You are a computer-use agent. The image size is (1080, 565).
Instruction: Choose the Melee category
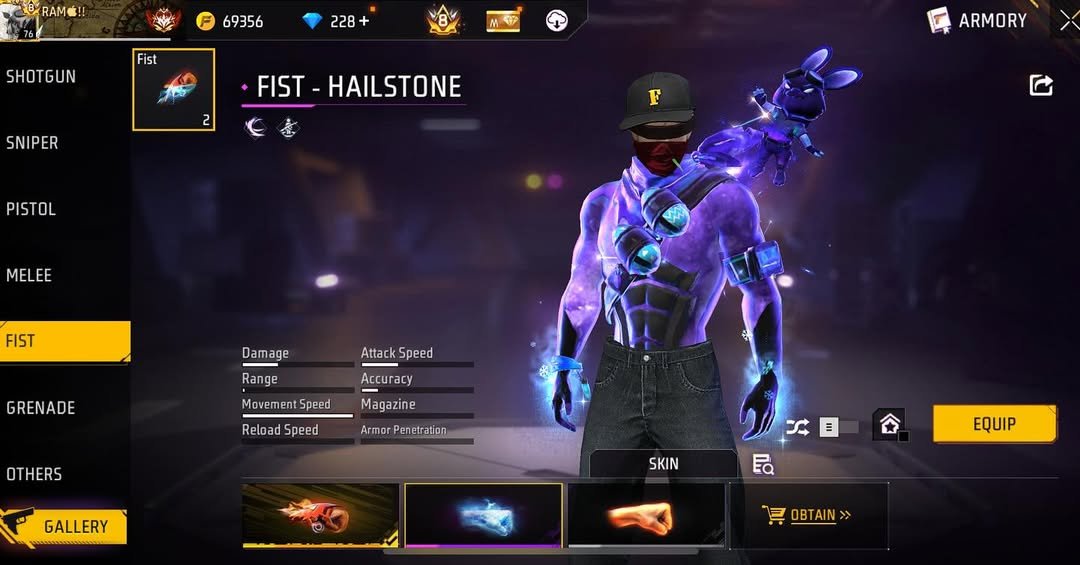(x=29, y=275)
